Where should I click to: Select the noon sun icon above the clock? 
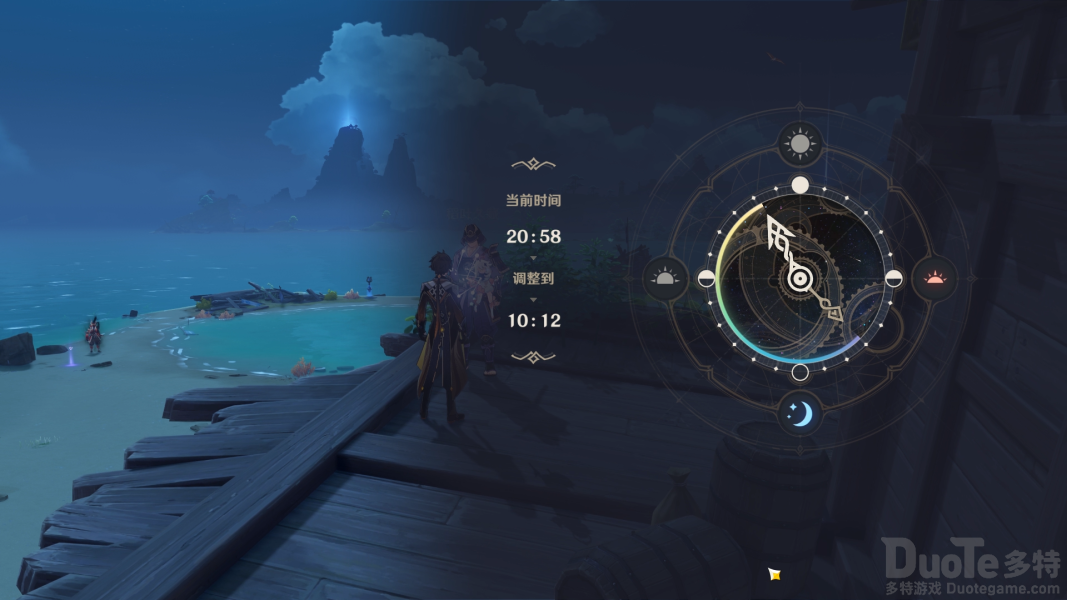pyautogui.click(x=800, y=145)
